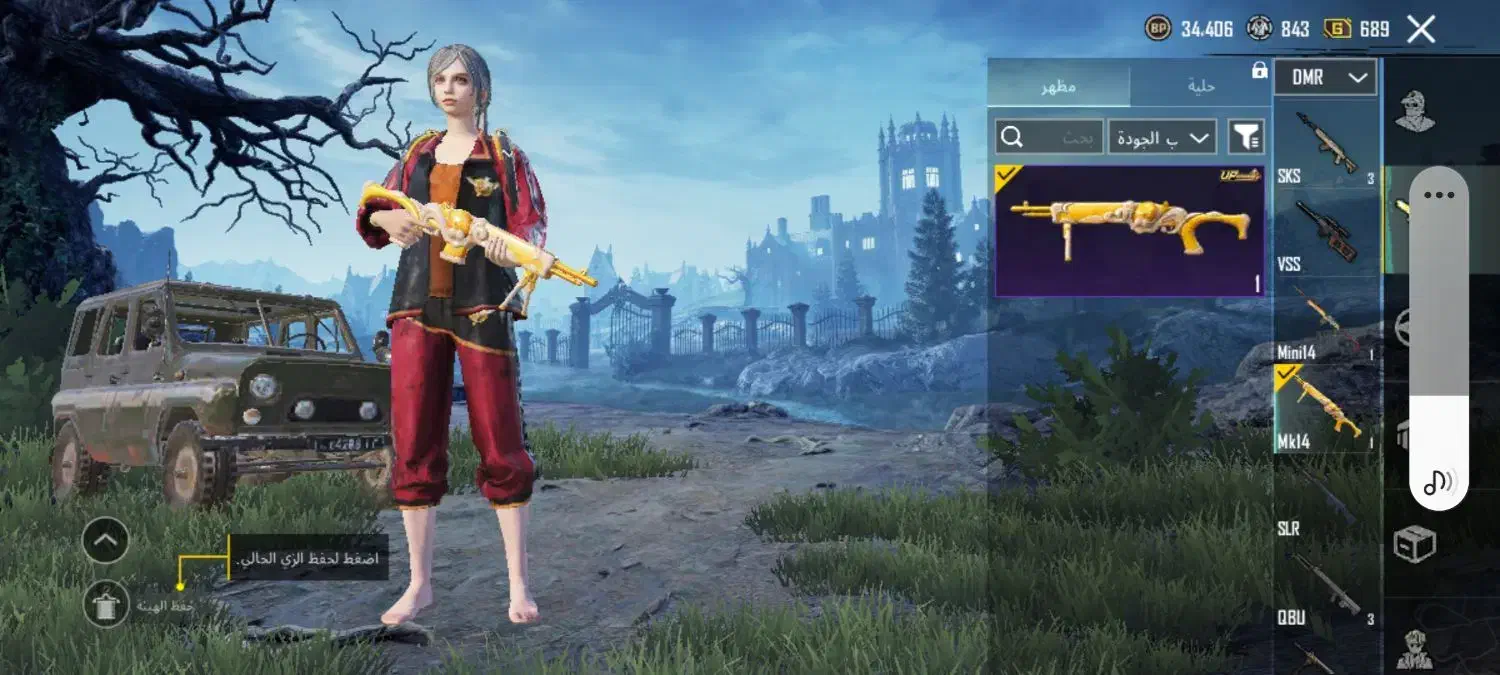
Task: Switch to the حلية (ornament) tab
Action: click(x=1200, y=87)
